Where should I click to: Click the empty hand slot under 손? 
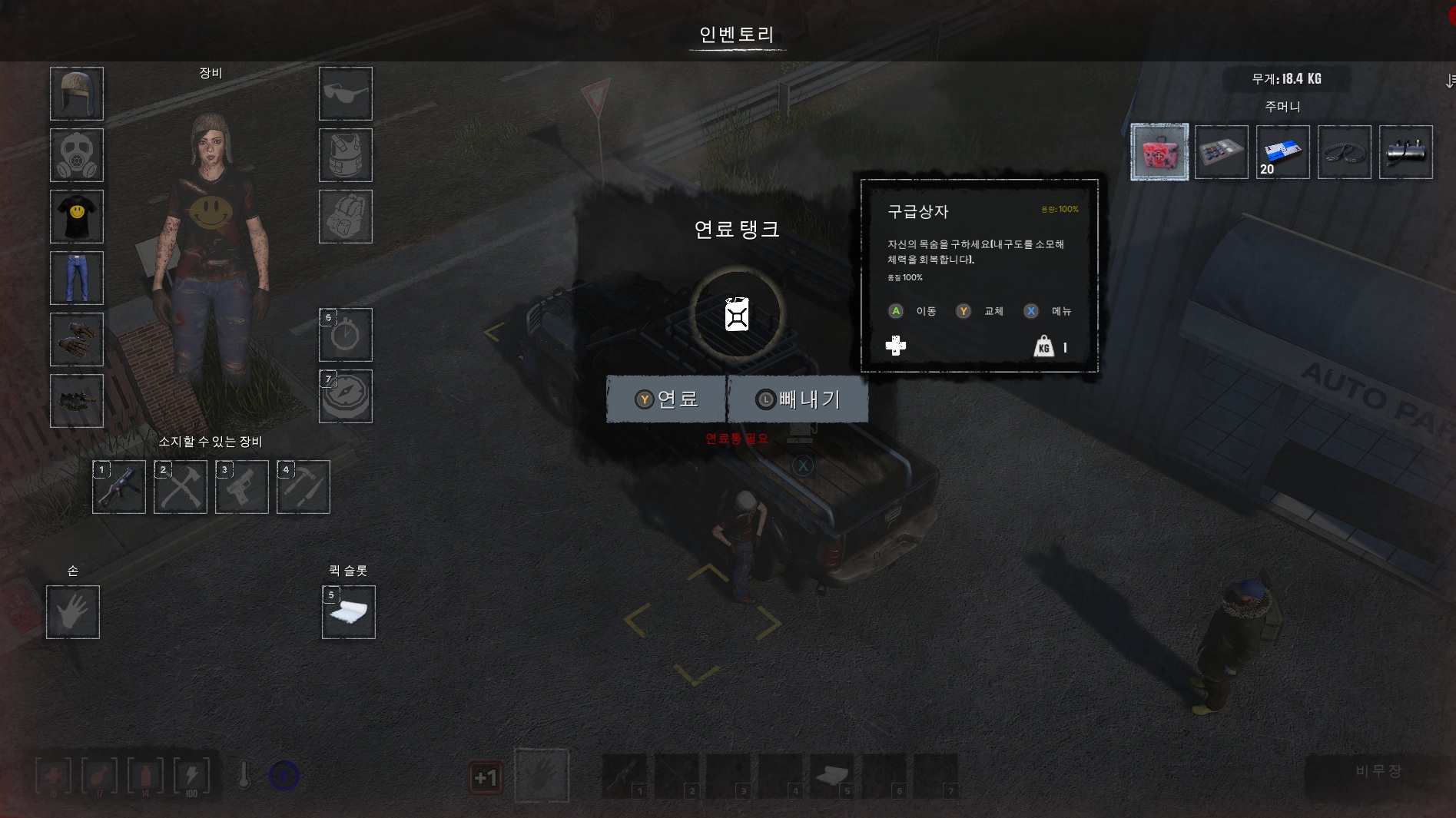point(73,612)
